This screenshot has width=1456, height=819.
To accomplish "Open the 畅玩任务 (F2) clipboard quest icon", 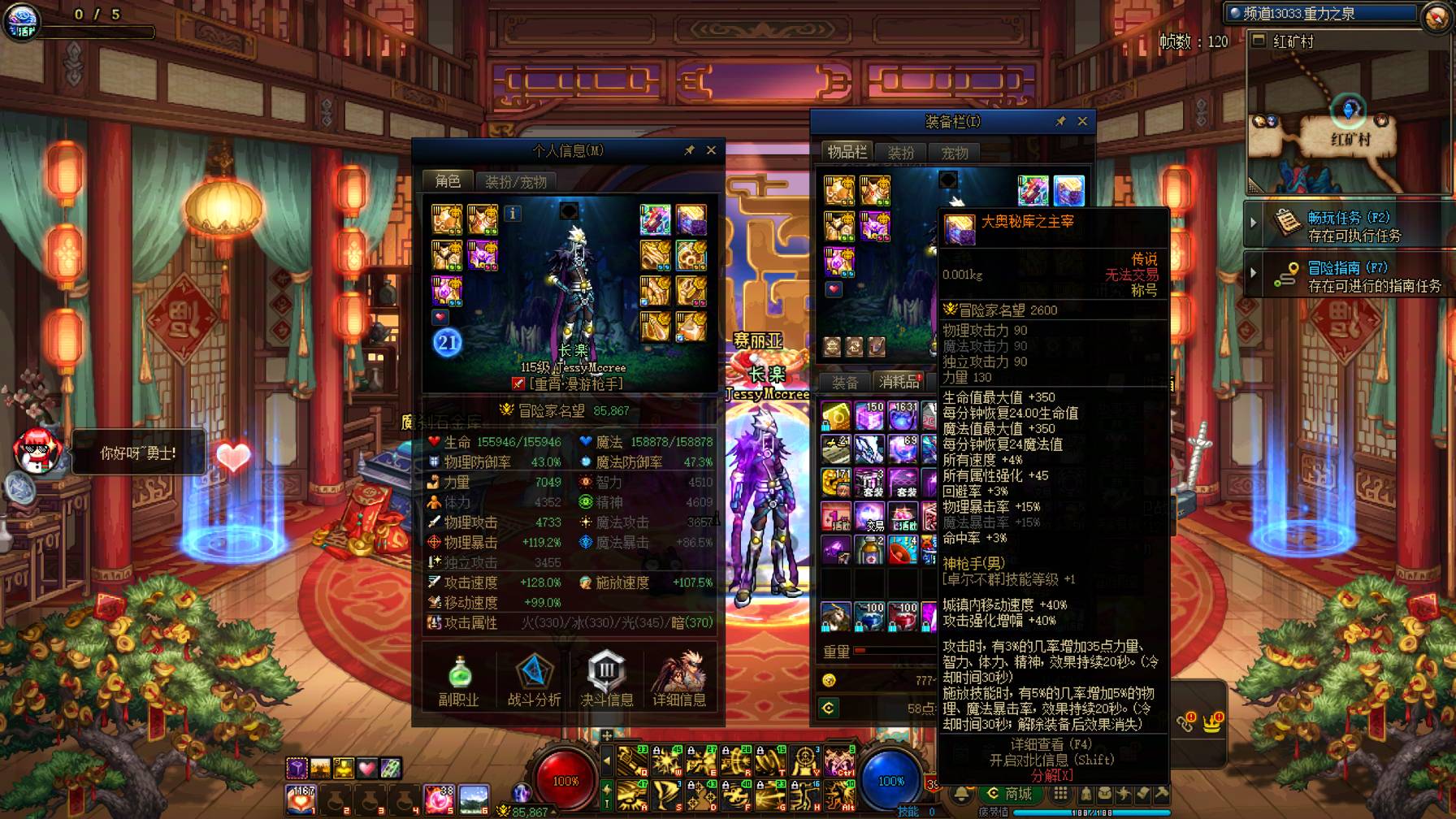I will (x=1286, y=221).
